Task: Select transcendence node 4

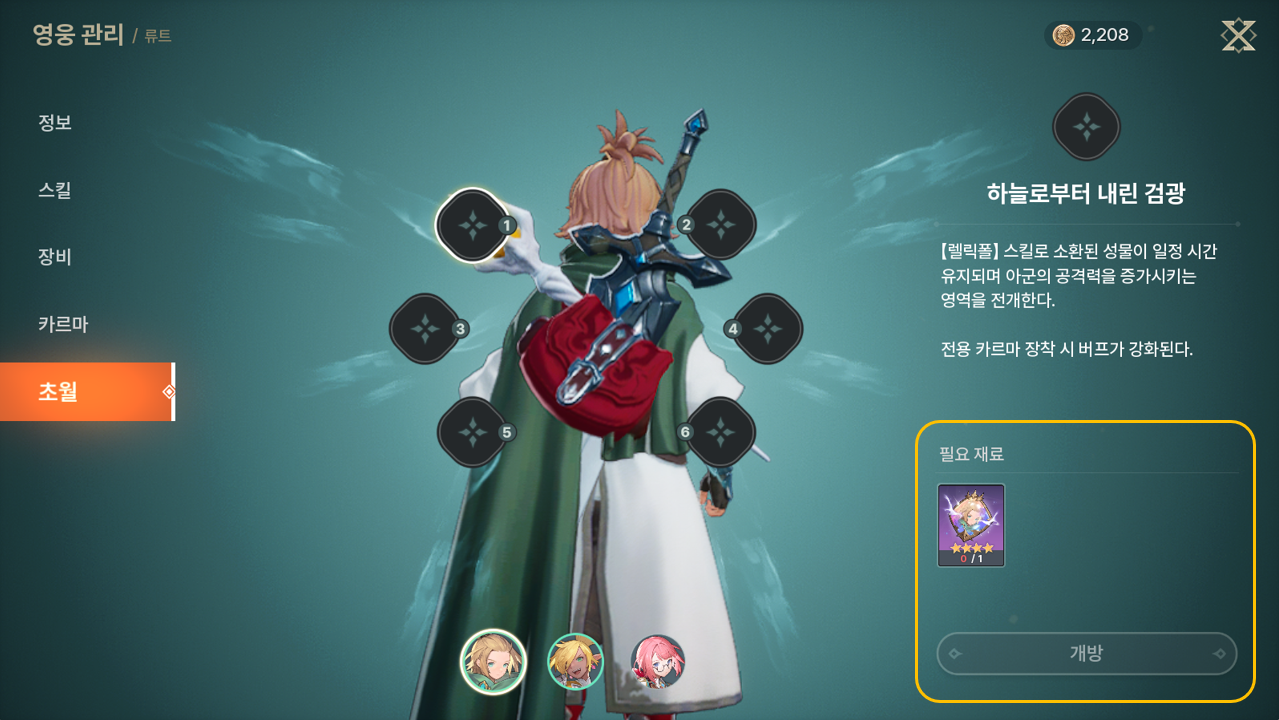Action: pos(767,328)
